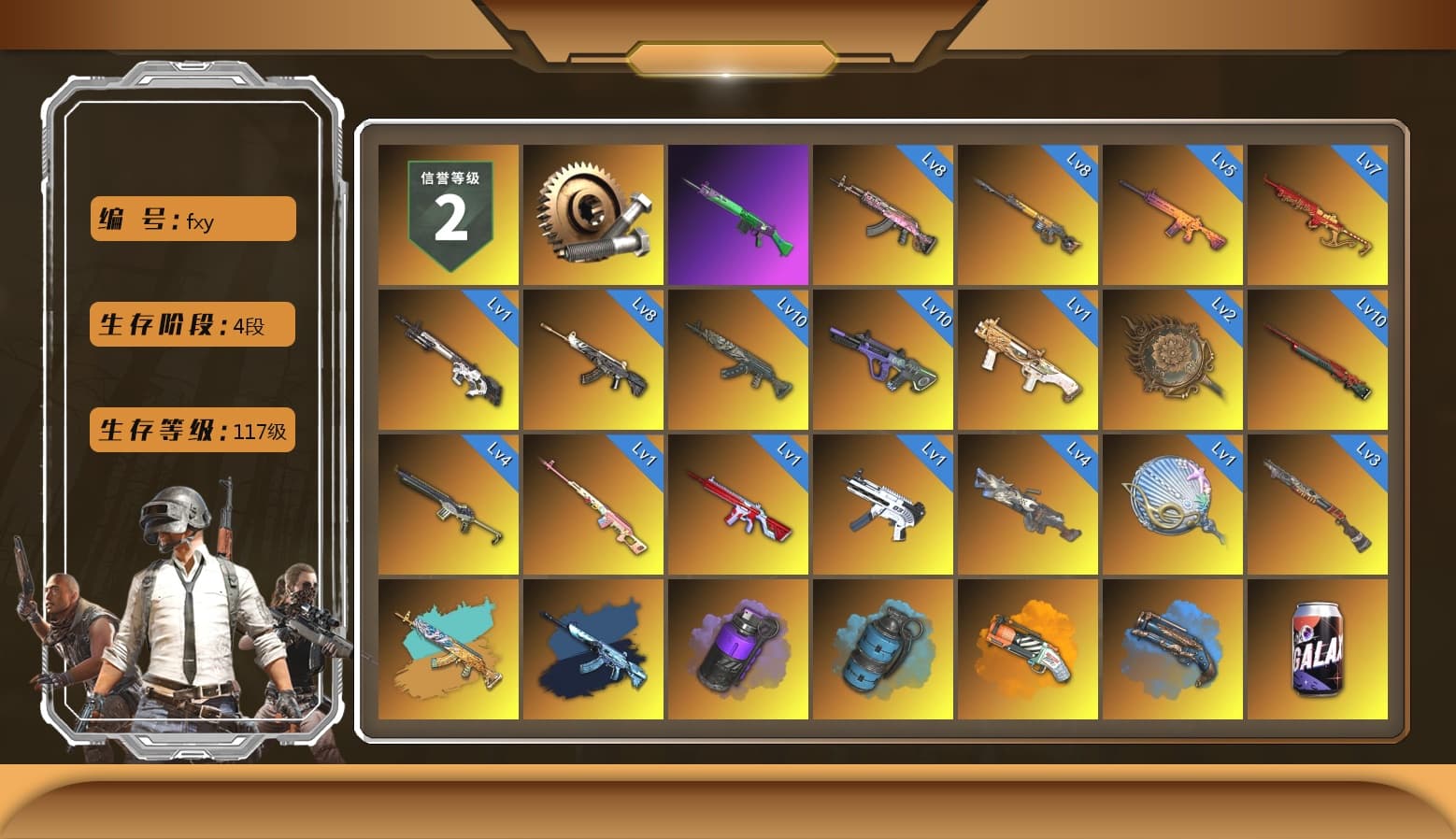
Task: Click the blue frag grenade skin
Action: click(883, 651)
